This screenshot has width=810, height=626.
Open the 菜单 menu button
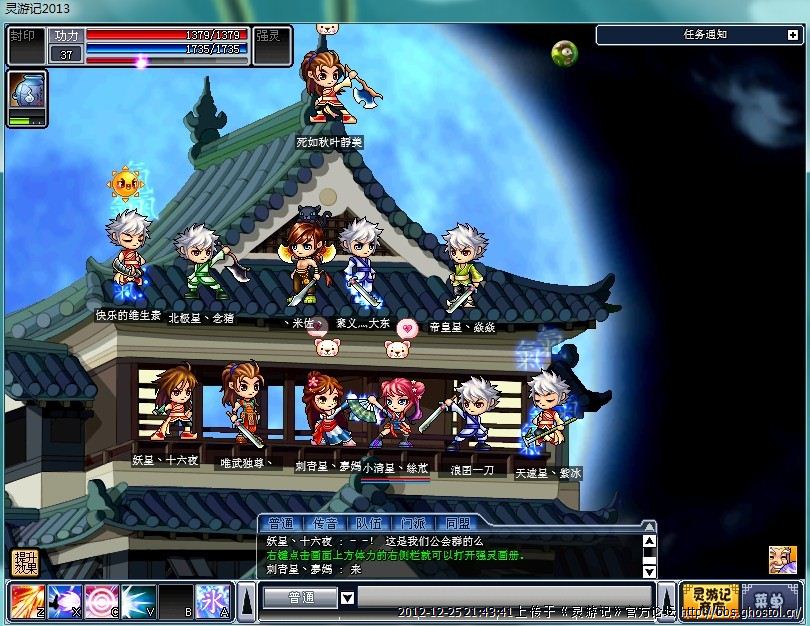pos(770,600)
